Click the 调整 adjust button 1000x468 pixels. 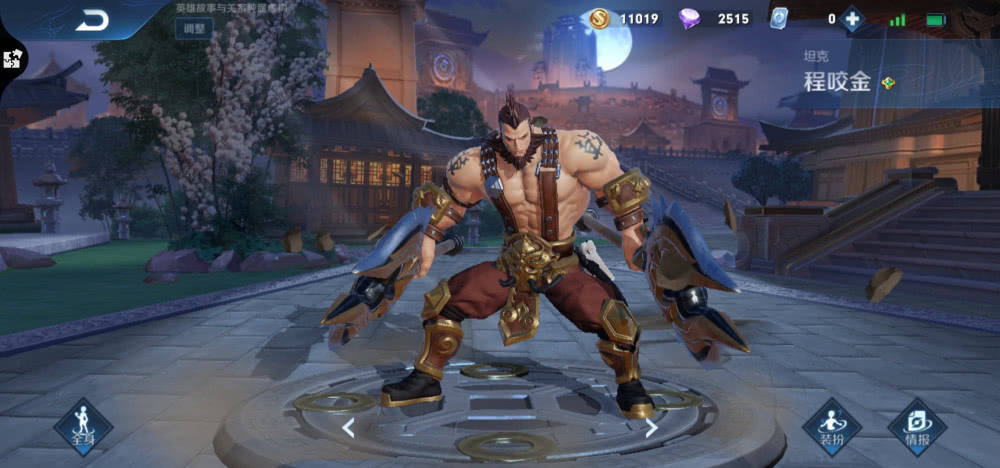[x=193, y=28]
